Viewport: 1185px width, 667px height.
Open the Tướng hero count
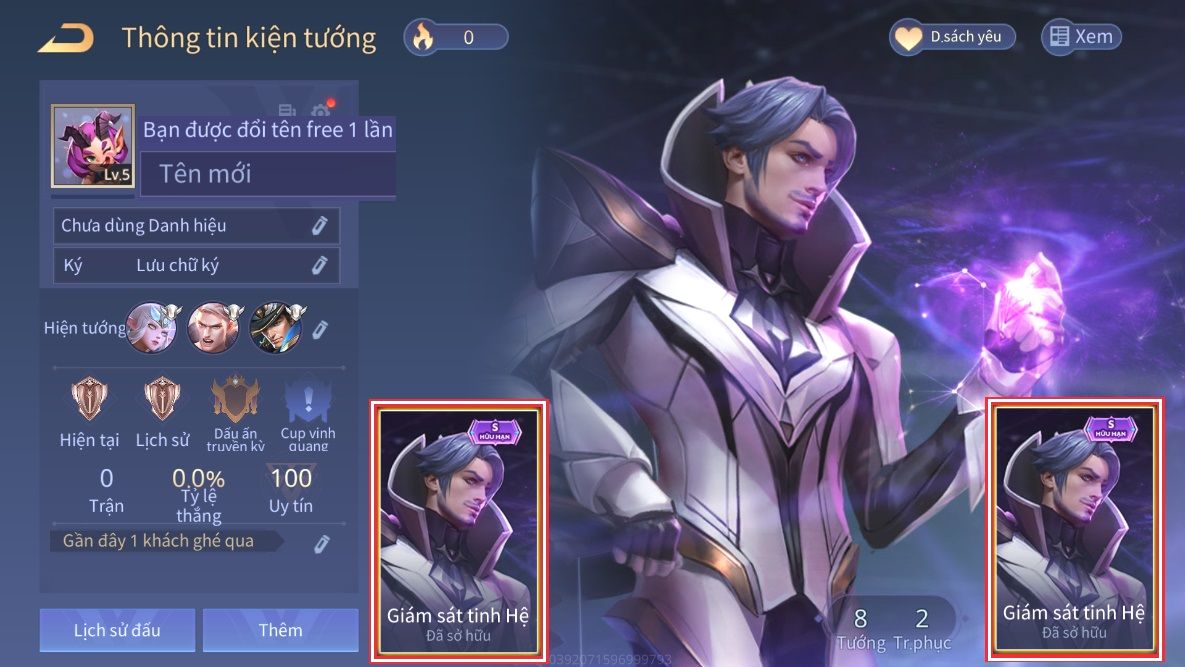click(860, 628)
